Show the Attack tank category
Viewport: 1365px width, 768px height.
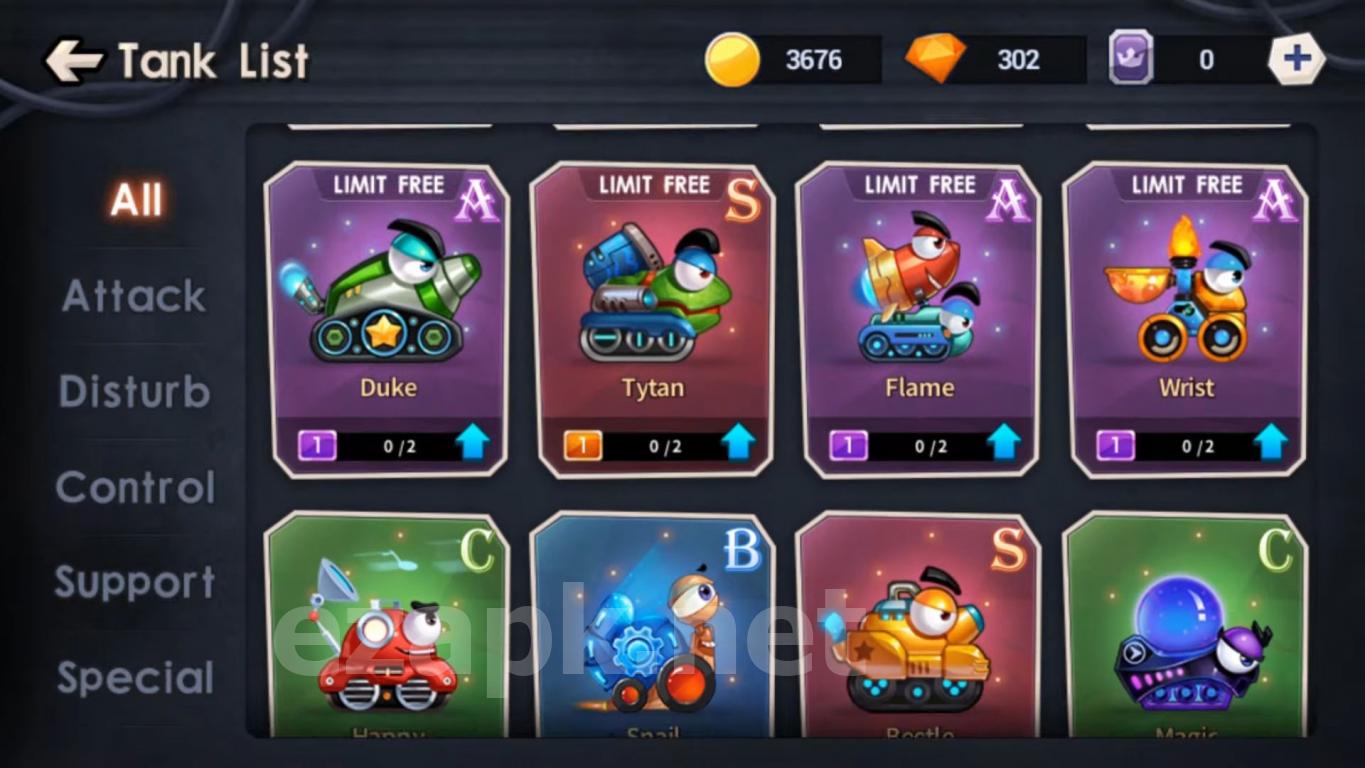click(135, 296)
